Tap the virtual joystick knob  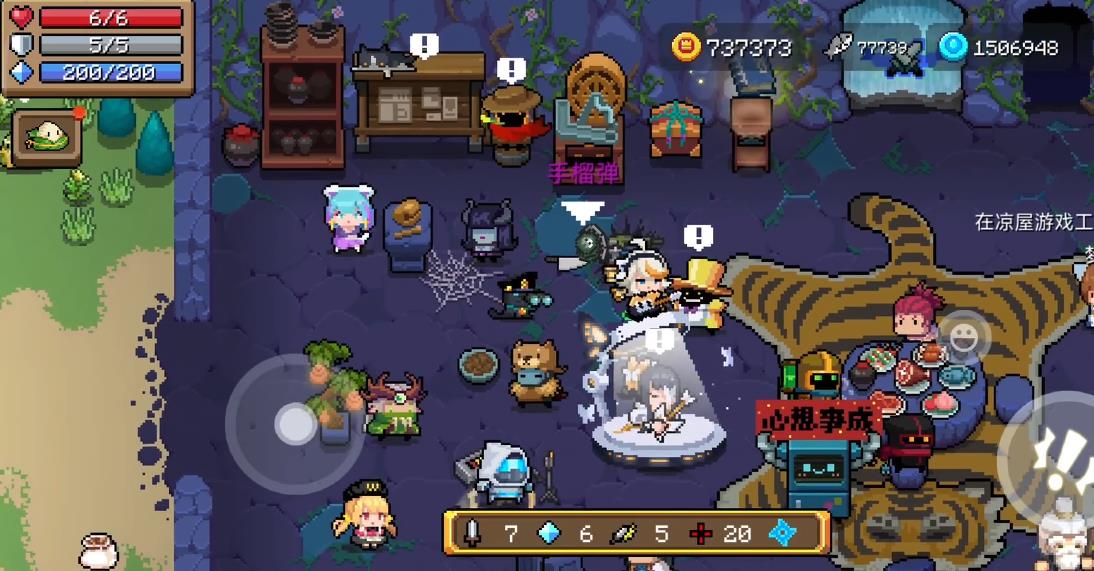point(294,424)
